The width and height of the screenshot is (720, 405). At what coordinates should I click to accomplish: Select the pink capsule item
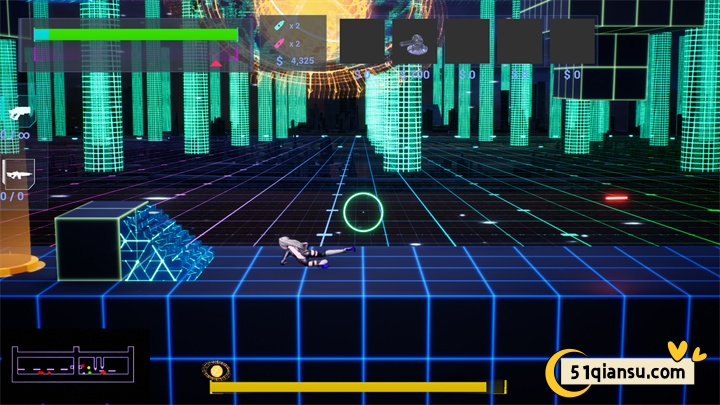(x=270, y=43)
